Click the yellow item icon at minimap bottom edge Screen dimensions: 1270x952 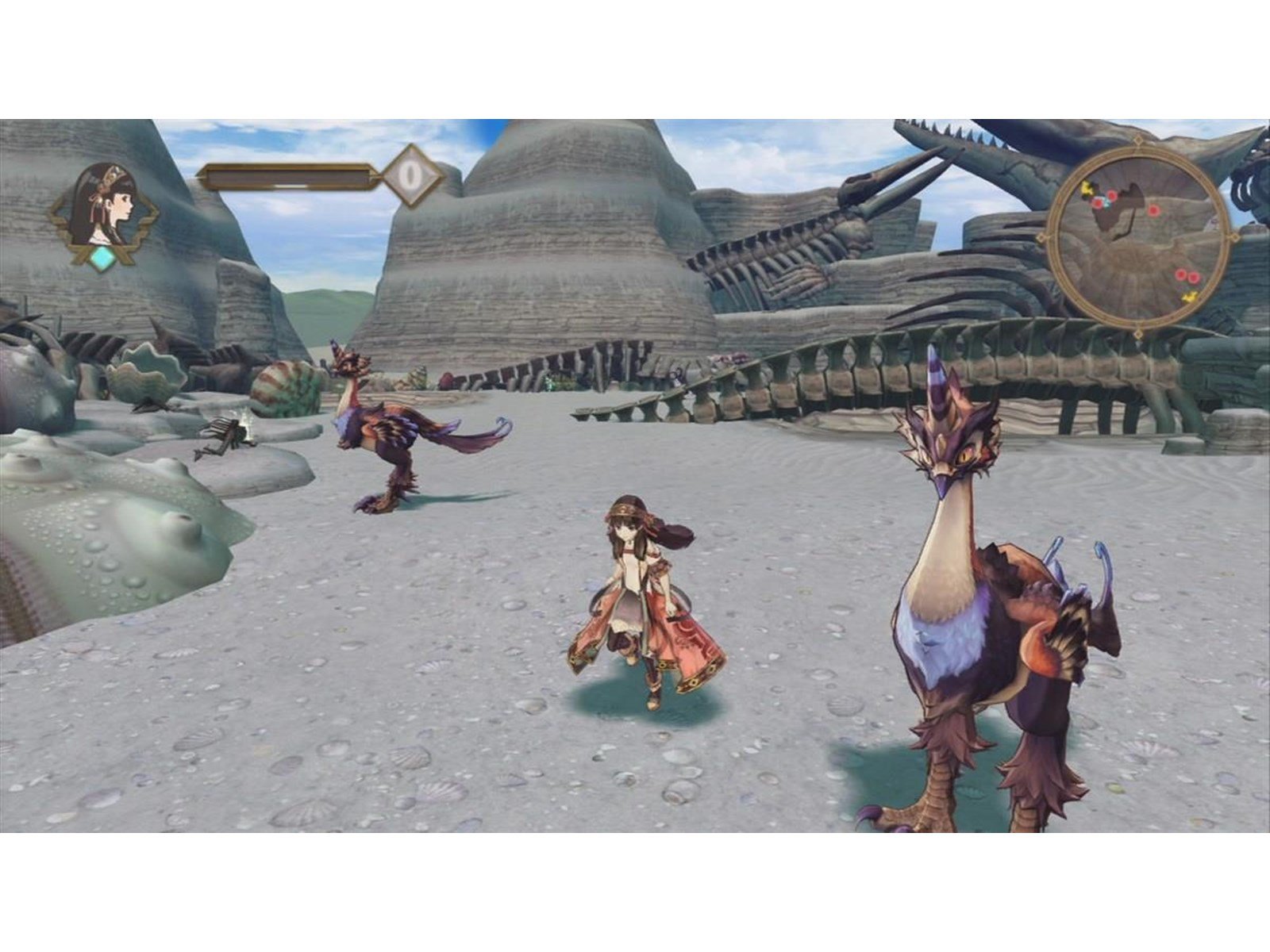coord(1189,297)
